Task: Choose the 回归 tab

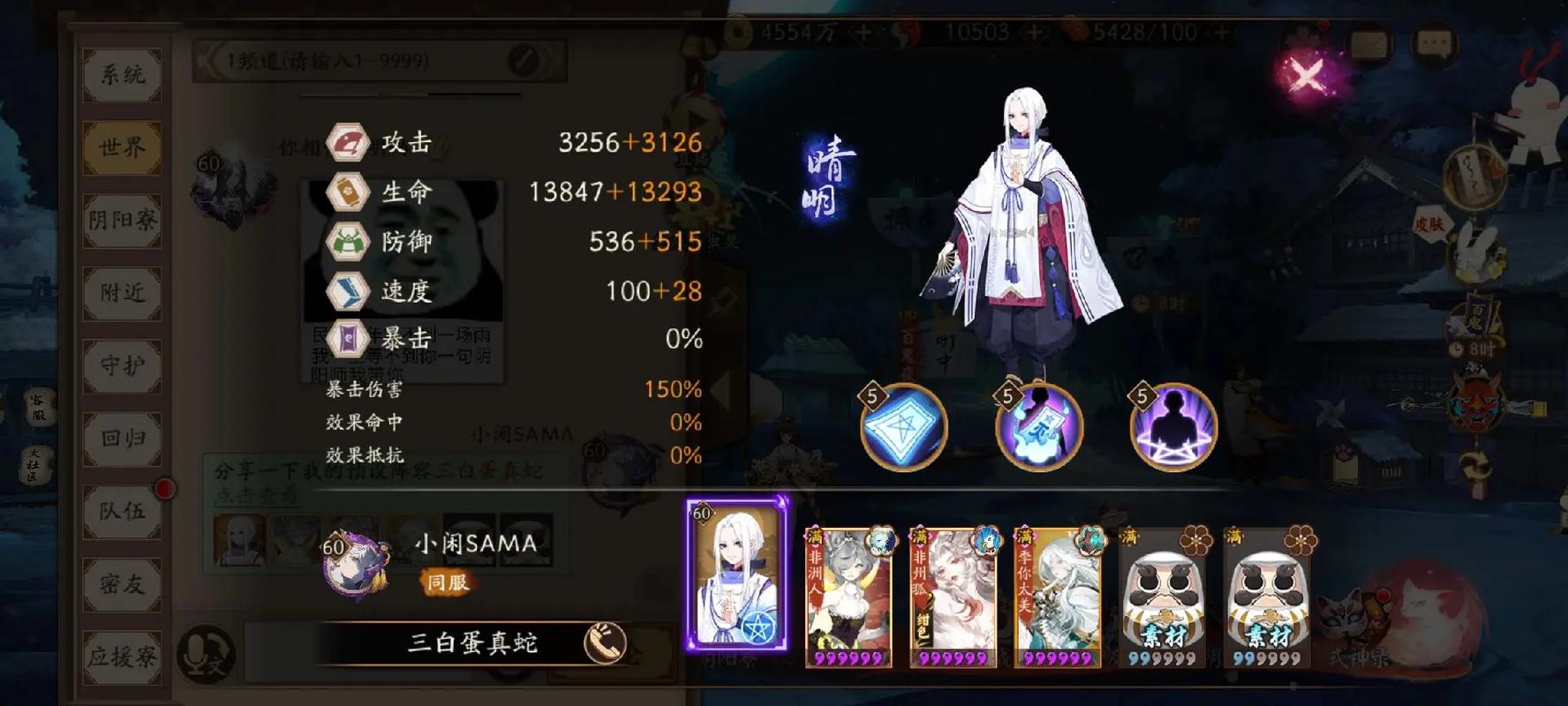Action: pos(122,439)
